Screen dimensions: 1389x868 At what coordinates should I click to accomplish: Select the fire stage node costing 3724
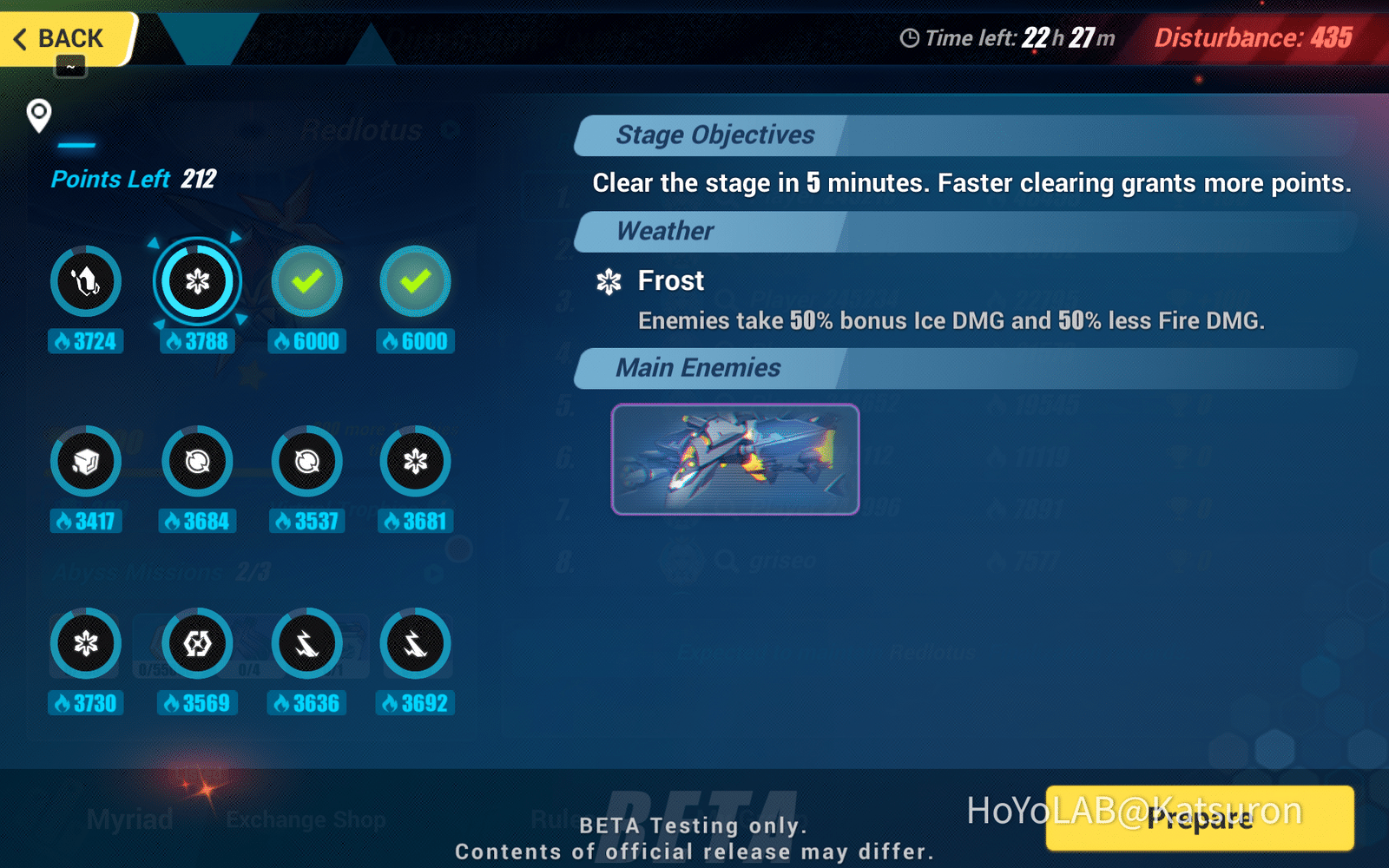(85, 280)
